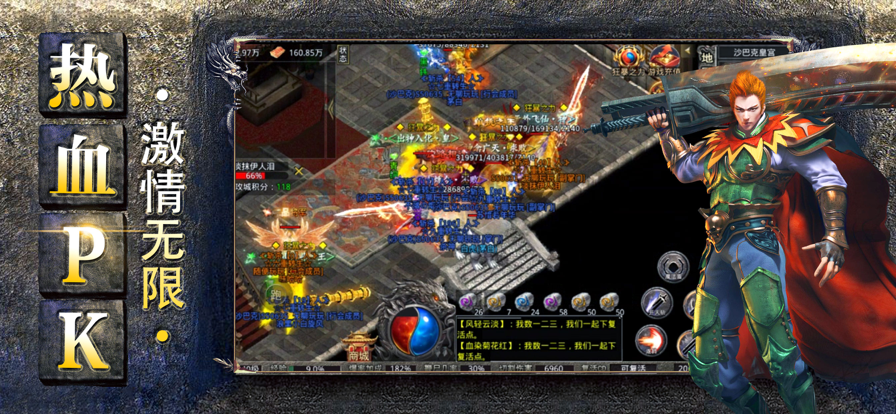Screen dimensions: 896x414
Task: Use the scroll stone with count 7
Action: tap(495, 302)
